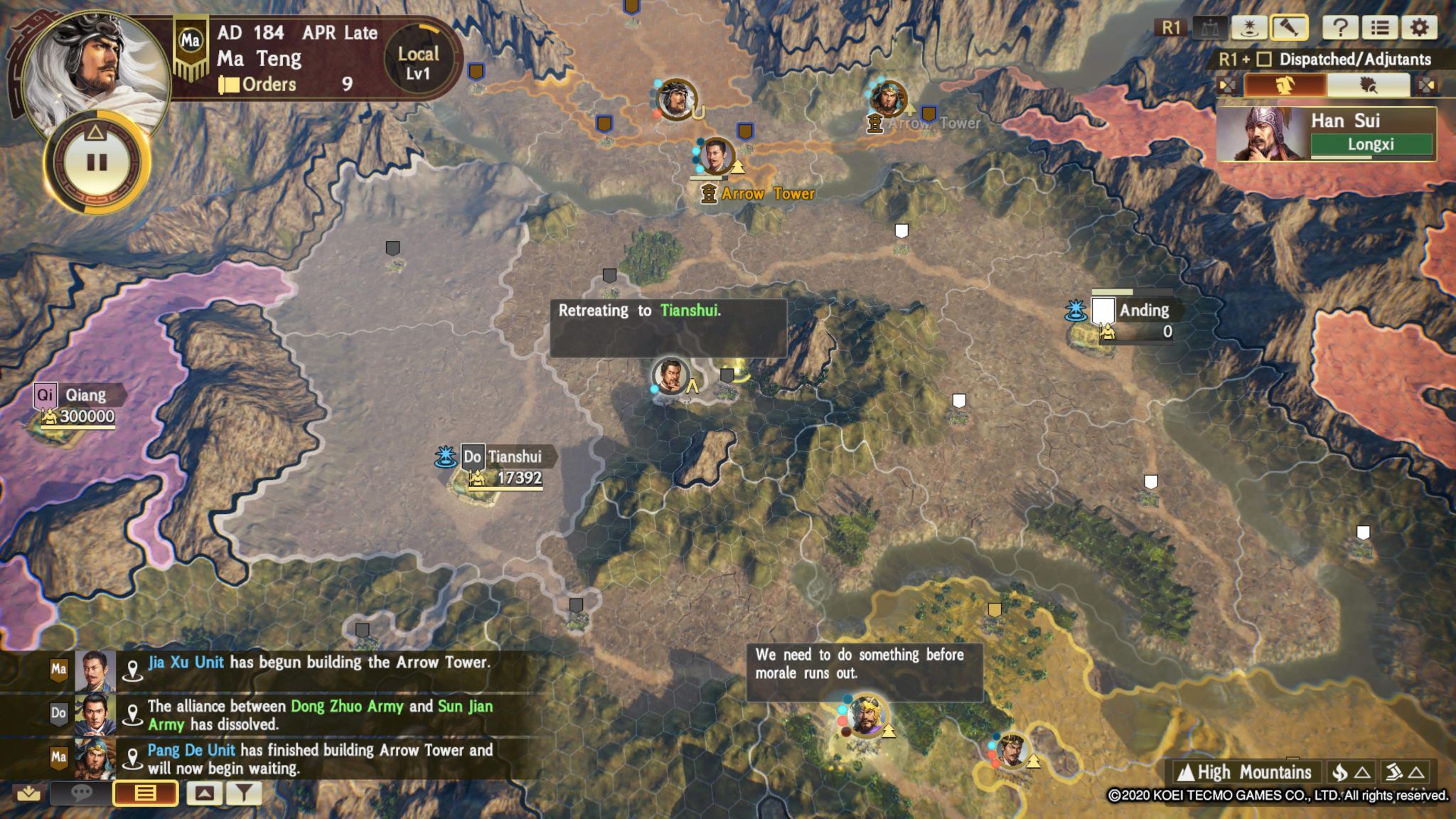
Task: Open the list menu icon
Action: pos(1380,28)
